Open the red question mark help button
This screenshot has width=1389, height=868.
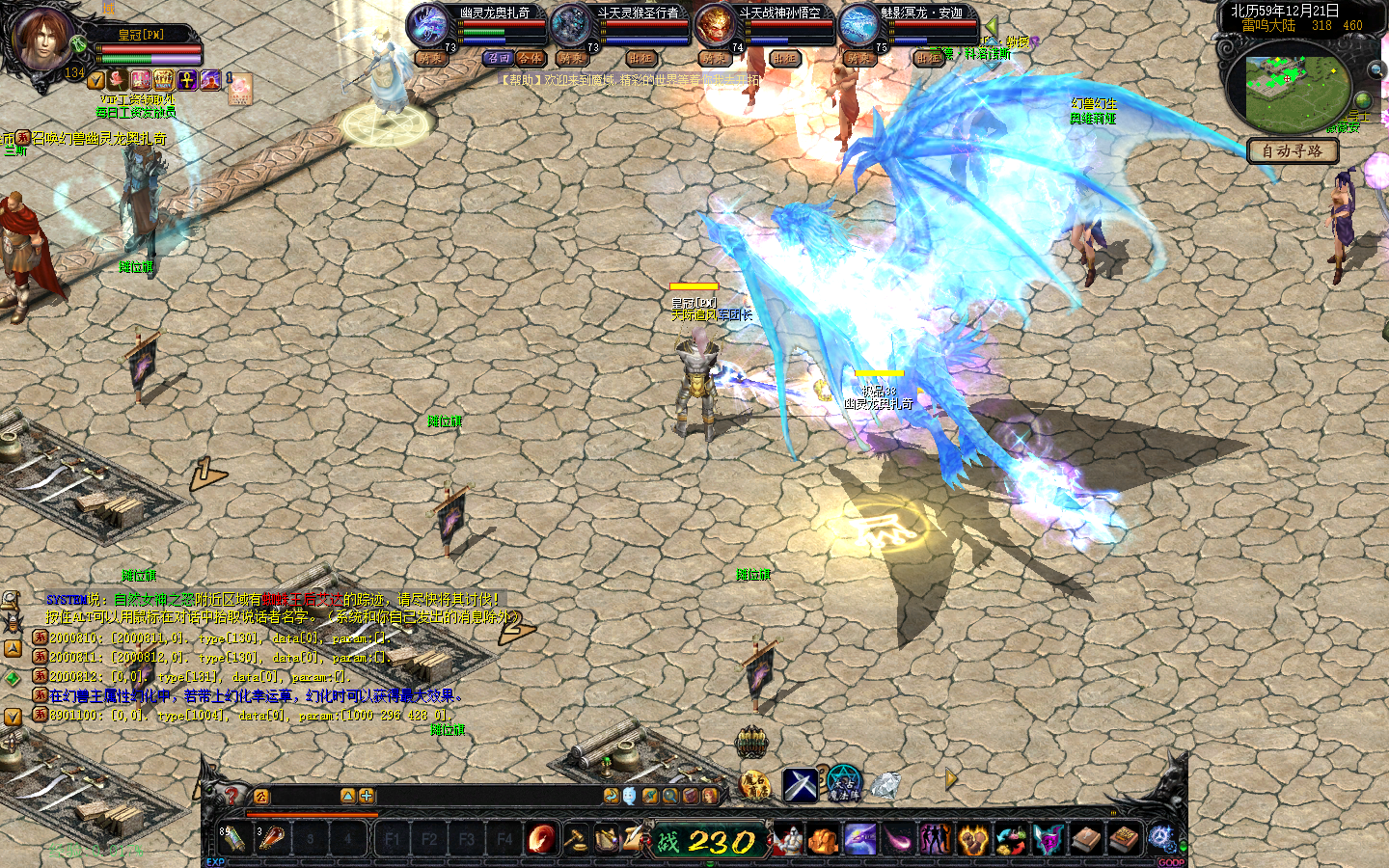[x=231, y=796]
